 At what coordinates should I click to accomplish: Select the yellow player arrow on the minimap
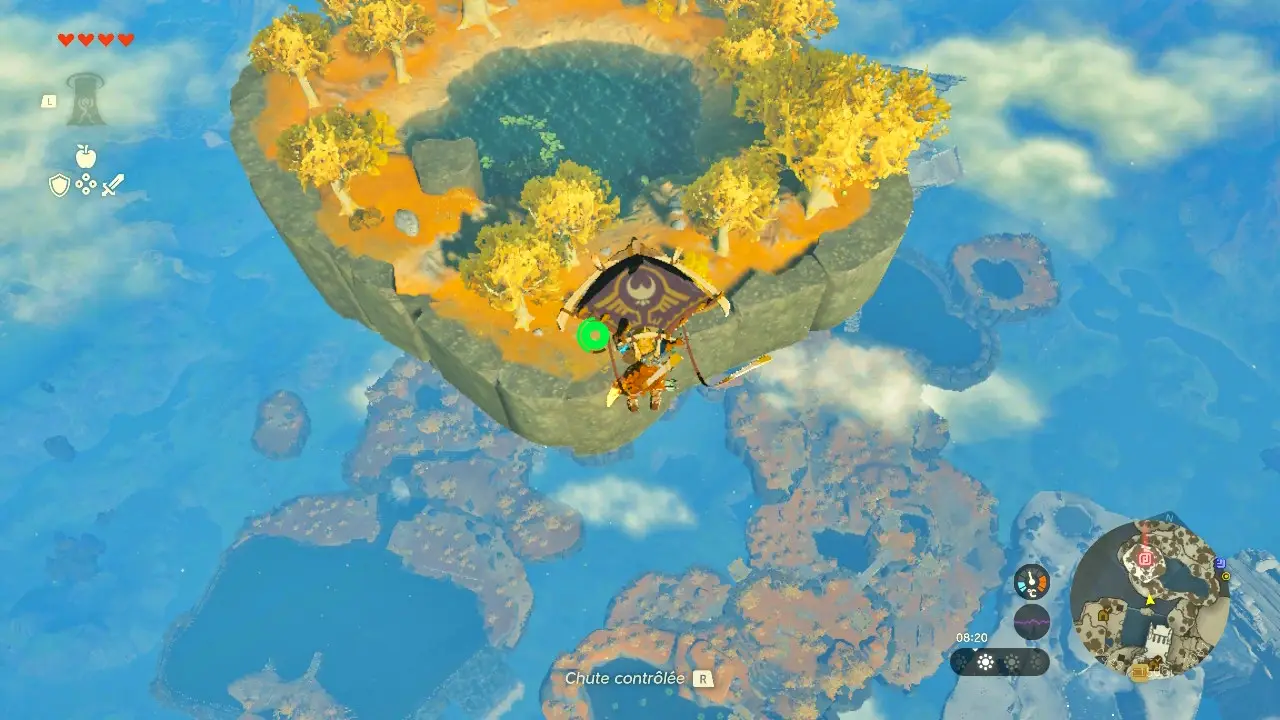[1149, 601]
